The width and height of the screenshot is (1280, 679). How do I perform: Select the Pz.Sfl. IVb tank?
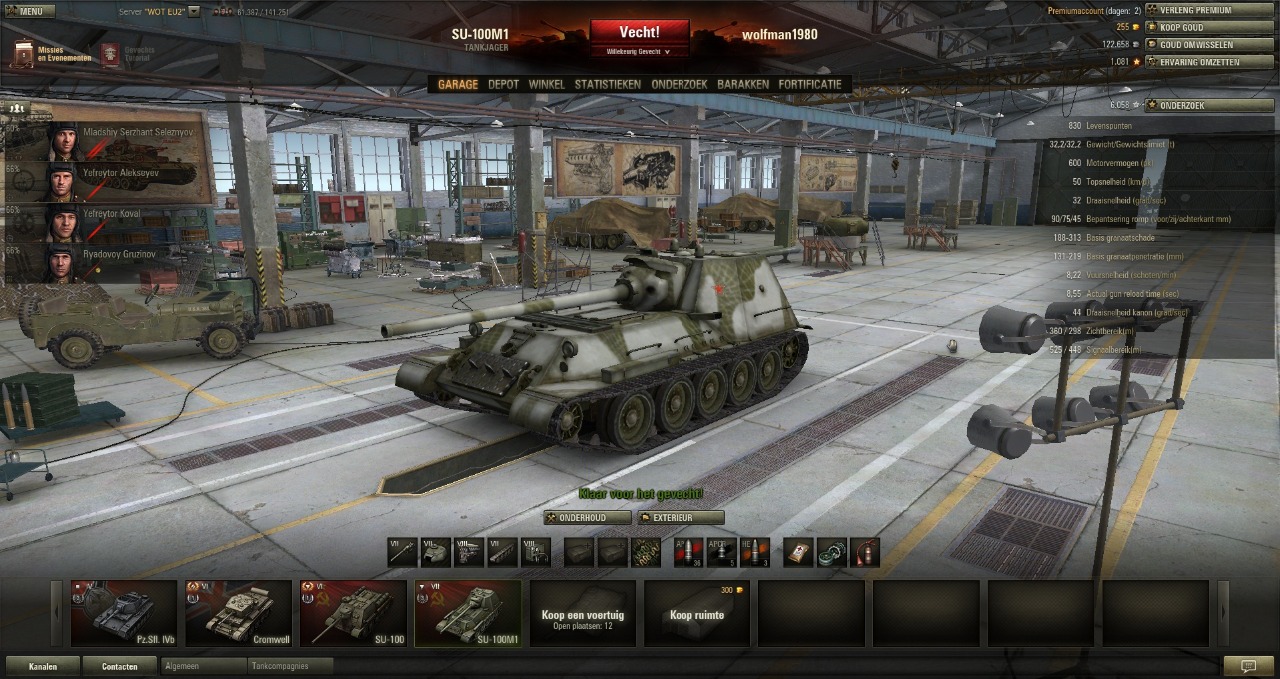tap(123, 613)
